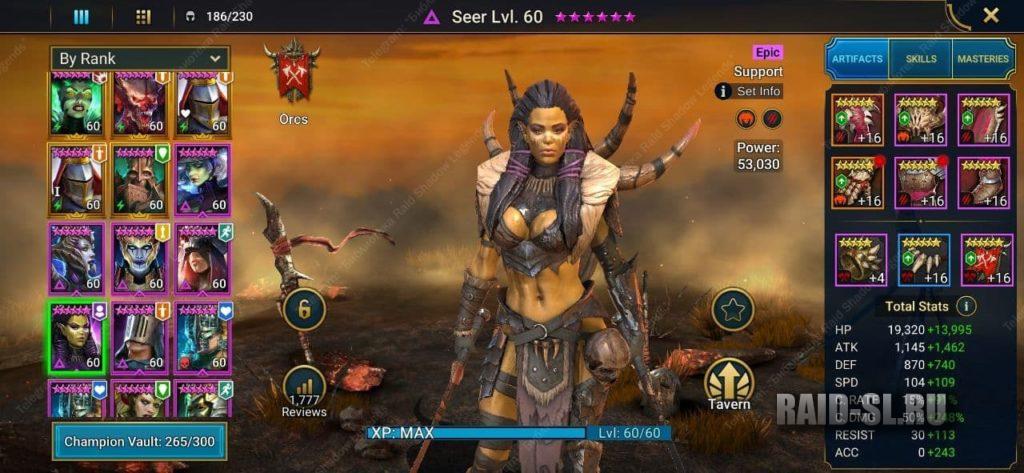Toggle the star favorite button
The image size is (1024, 473).
[732, 310]
